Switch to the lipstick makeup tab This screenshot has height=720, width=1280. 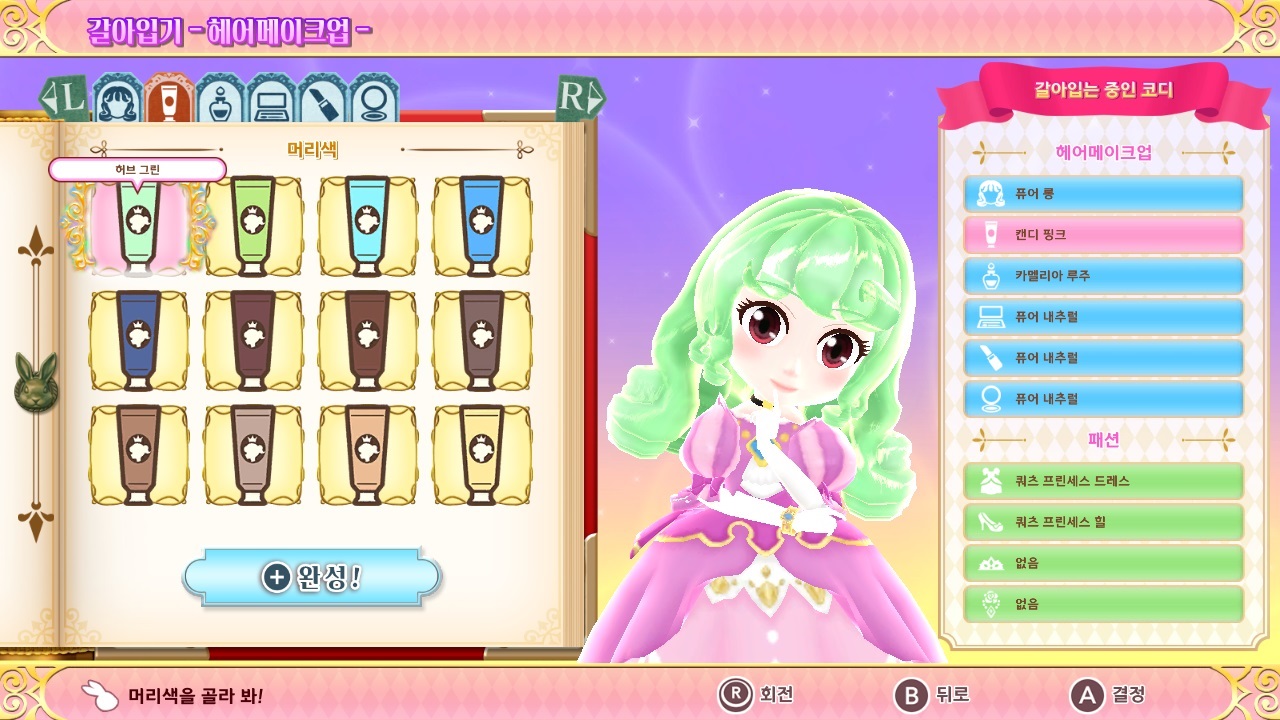point(320,100)
